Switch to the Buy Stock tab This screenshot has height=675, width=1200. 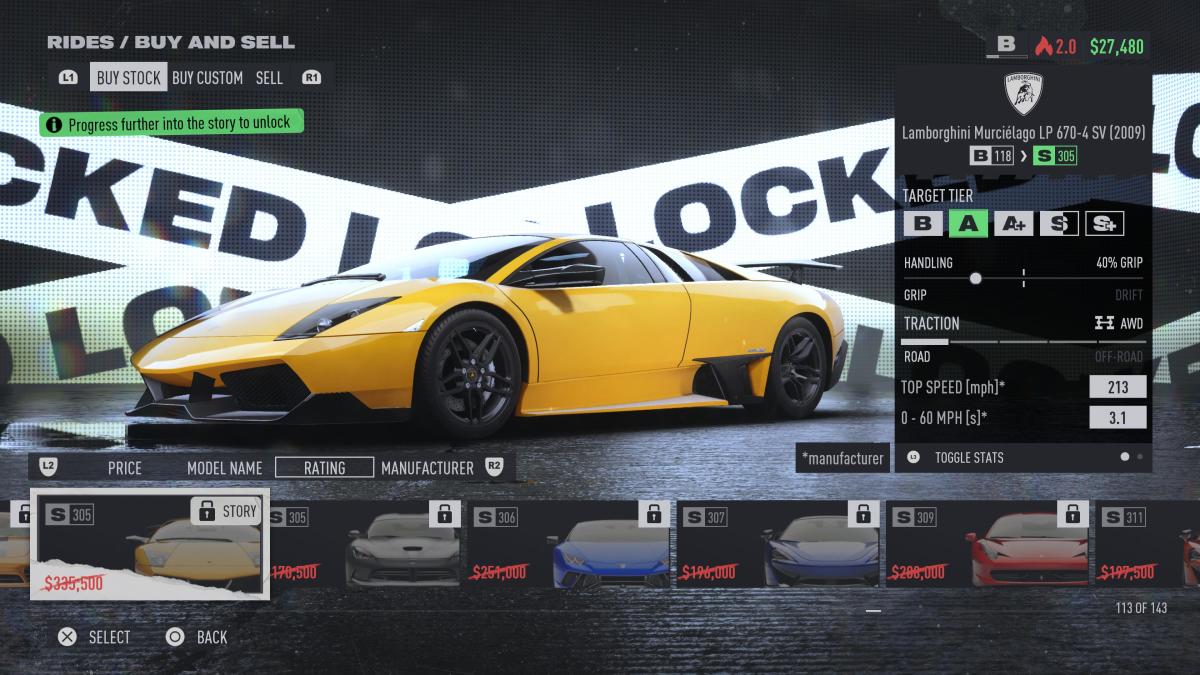pos(128,77)
